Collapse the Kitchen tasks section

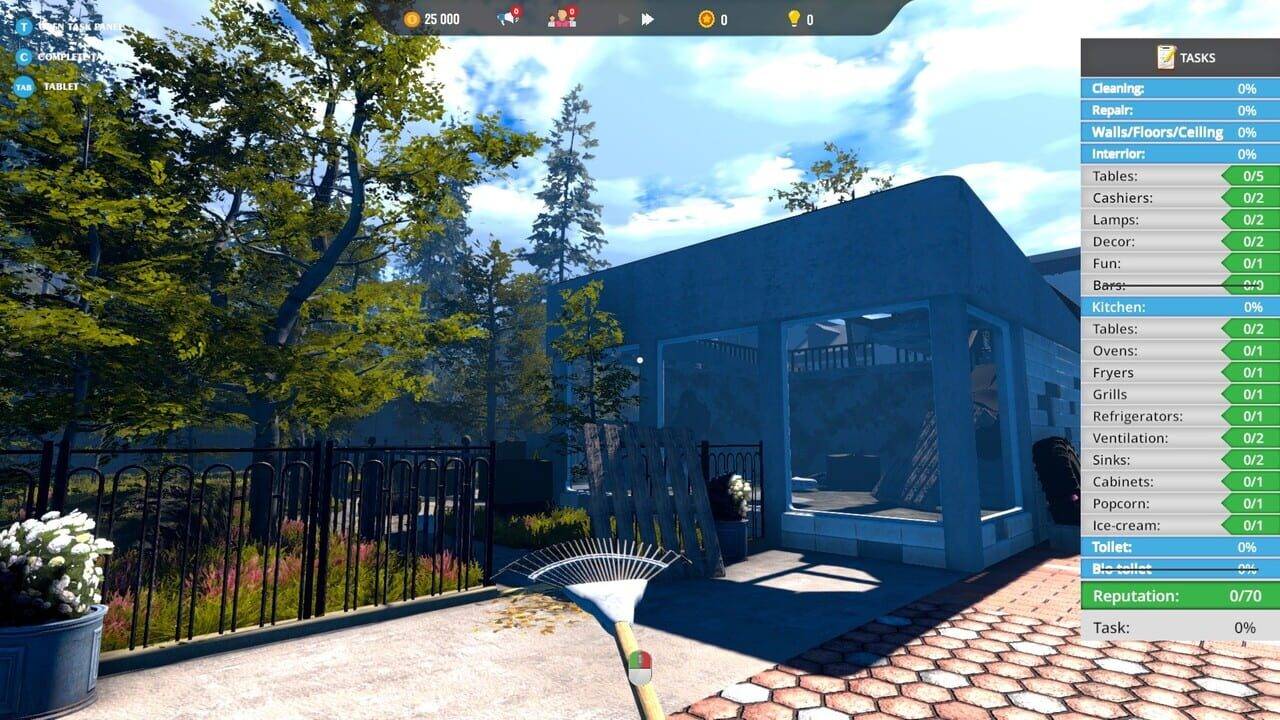pyautogui.click(x=1178, y=307)
